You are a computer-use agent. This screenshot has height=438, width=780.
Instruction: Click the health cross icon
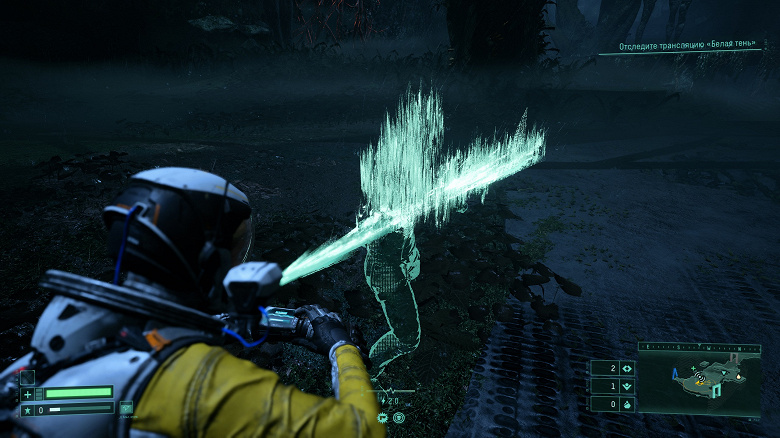[27, 393]
